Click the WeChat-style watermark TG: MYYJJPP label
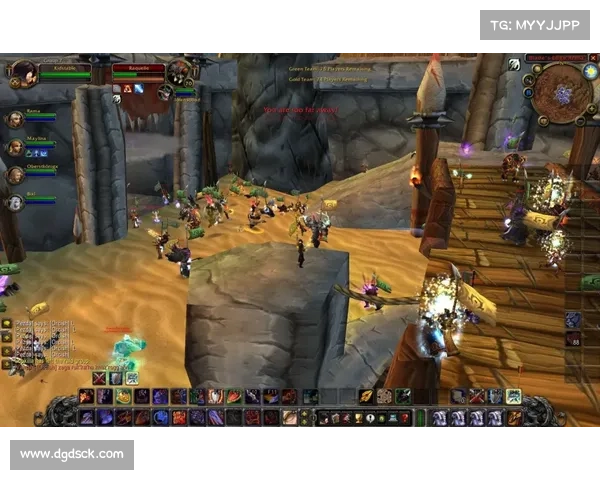 535,24
